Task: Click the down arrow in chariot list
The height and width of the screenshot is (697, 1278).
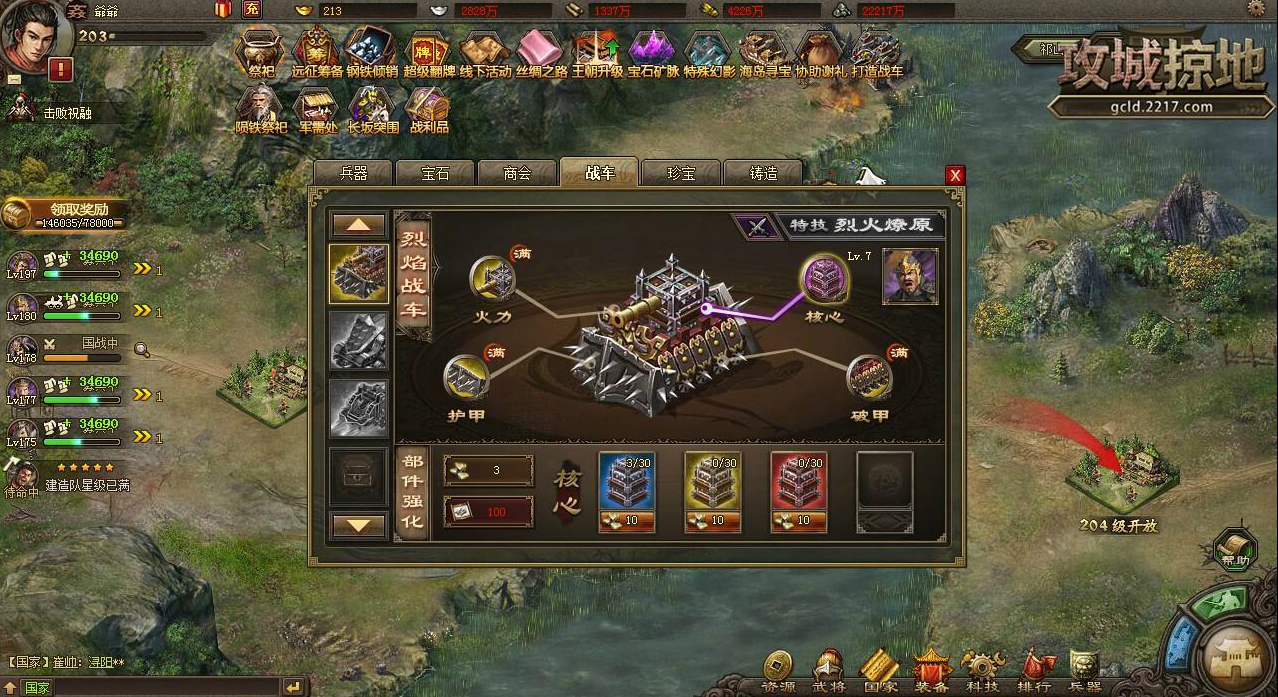Action: coord(359,524)
